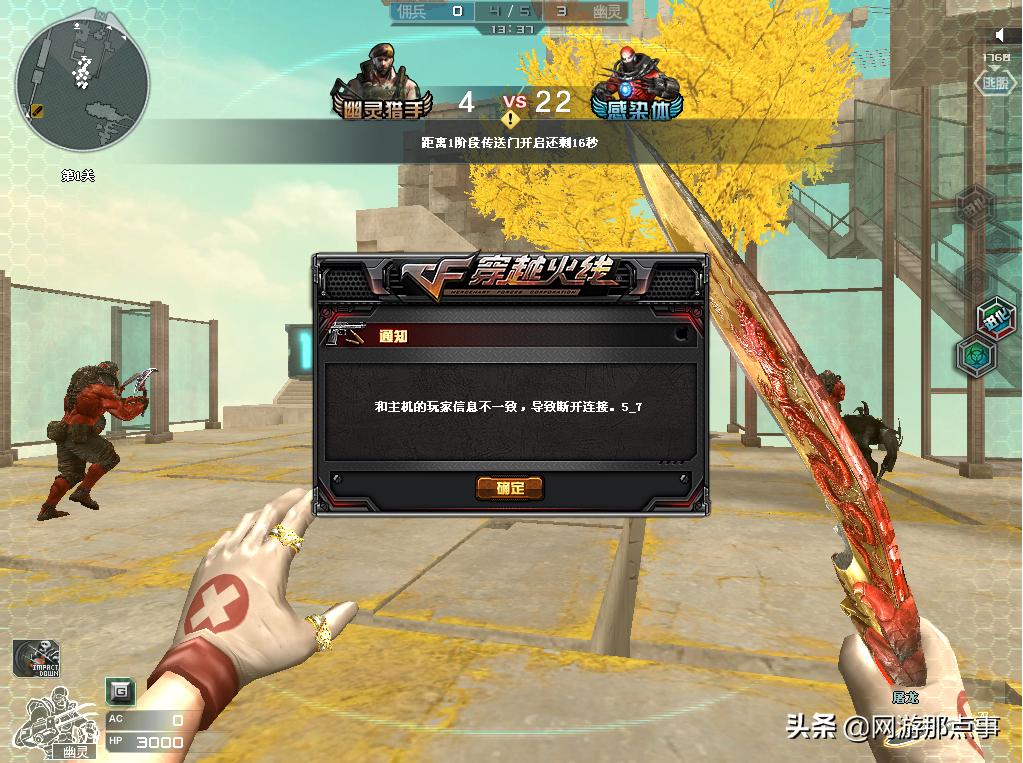The height and width of the screenshot is (763, 1023).
Task: Click the 感染体 team emblem
Action: pyautogui.click(x=635, y=85)
